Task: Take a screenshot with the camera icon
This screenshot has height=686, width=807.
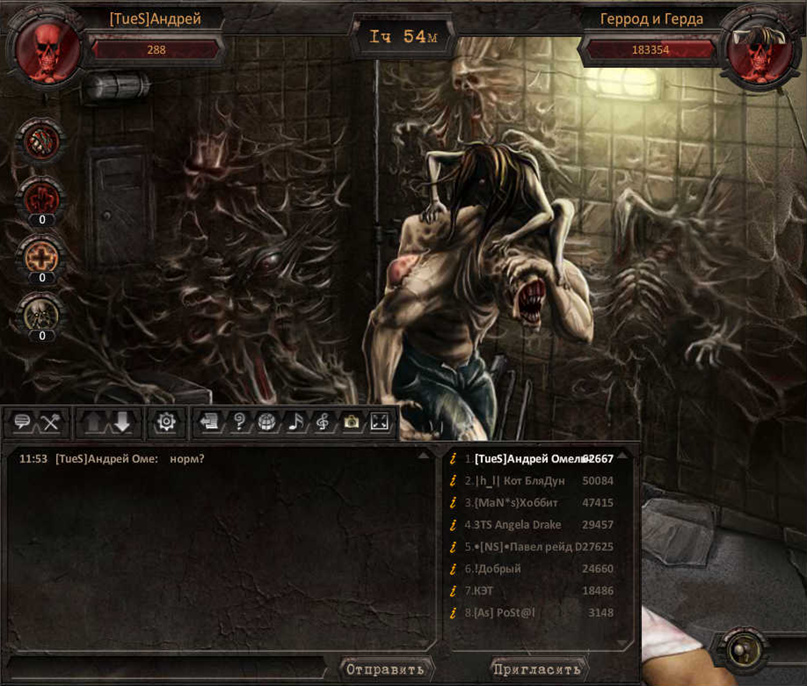Action: [x=351, y=423]
